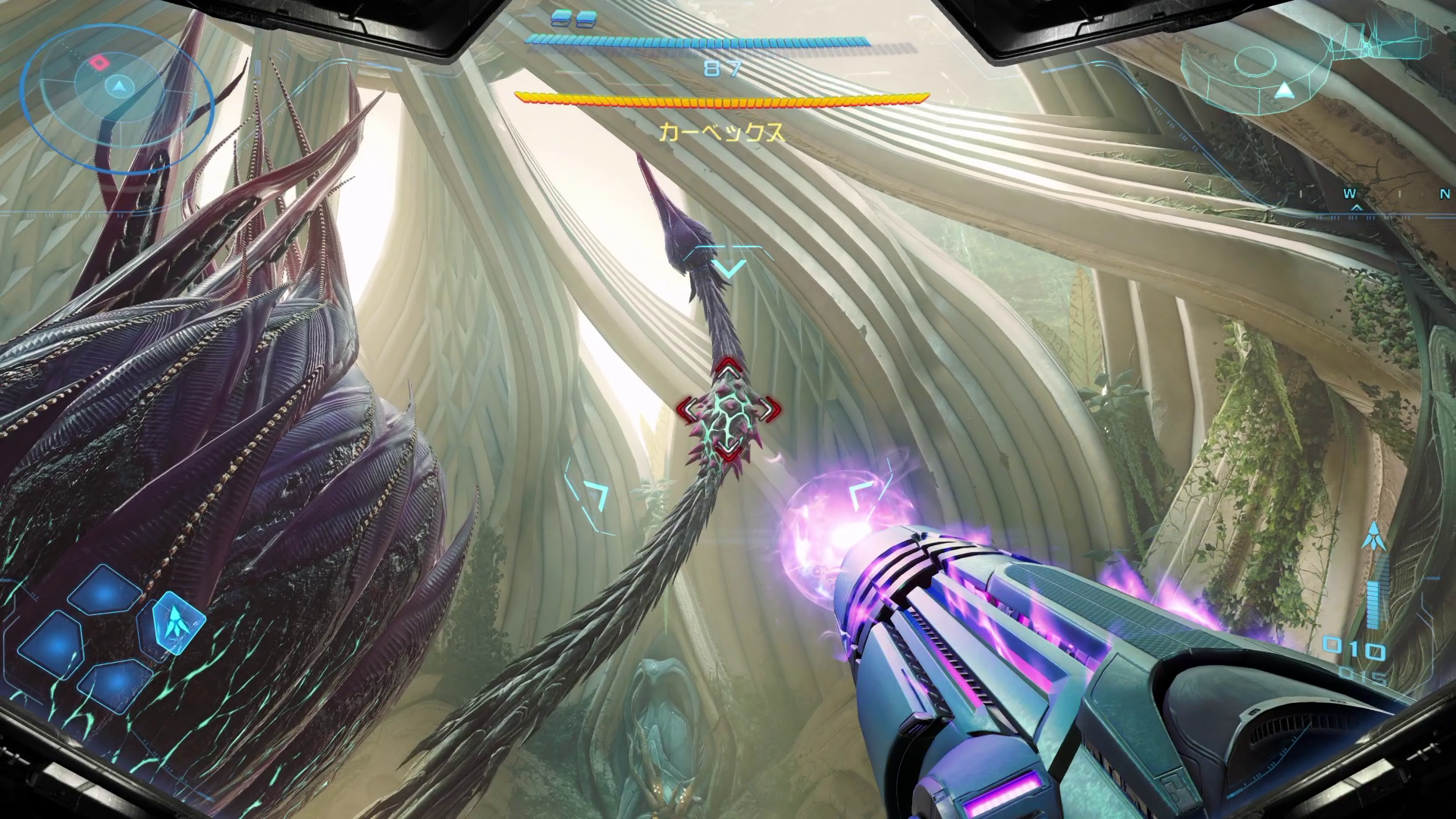
Task: Click the missile ammo icon
Action: coord(1371,537)
